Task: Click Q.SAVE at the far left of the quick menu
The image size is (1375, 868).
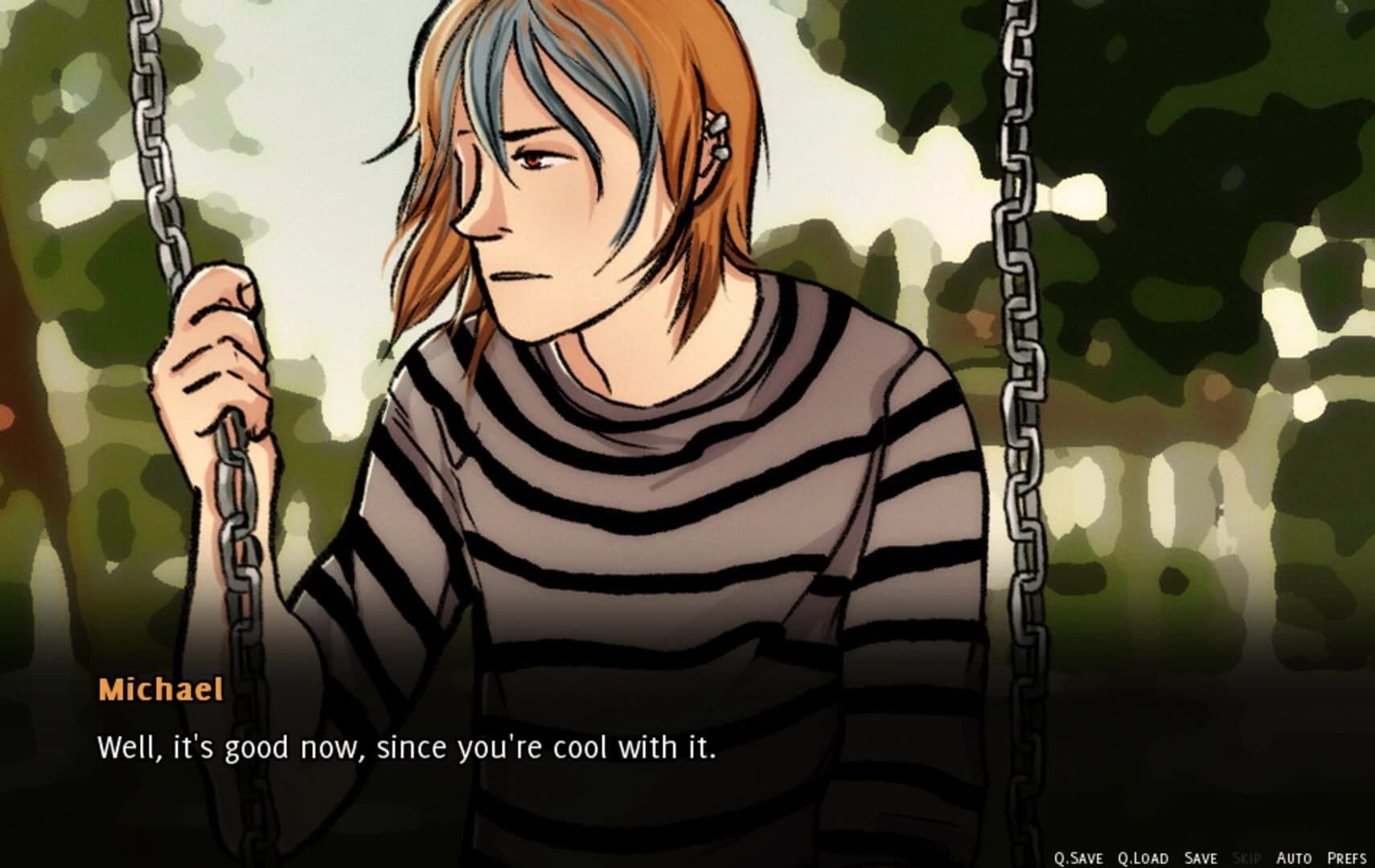Action: pos(1080,857)
